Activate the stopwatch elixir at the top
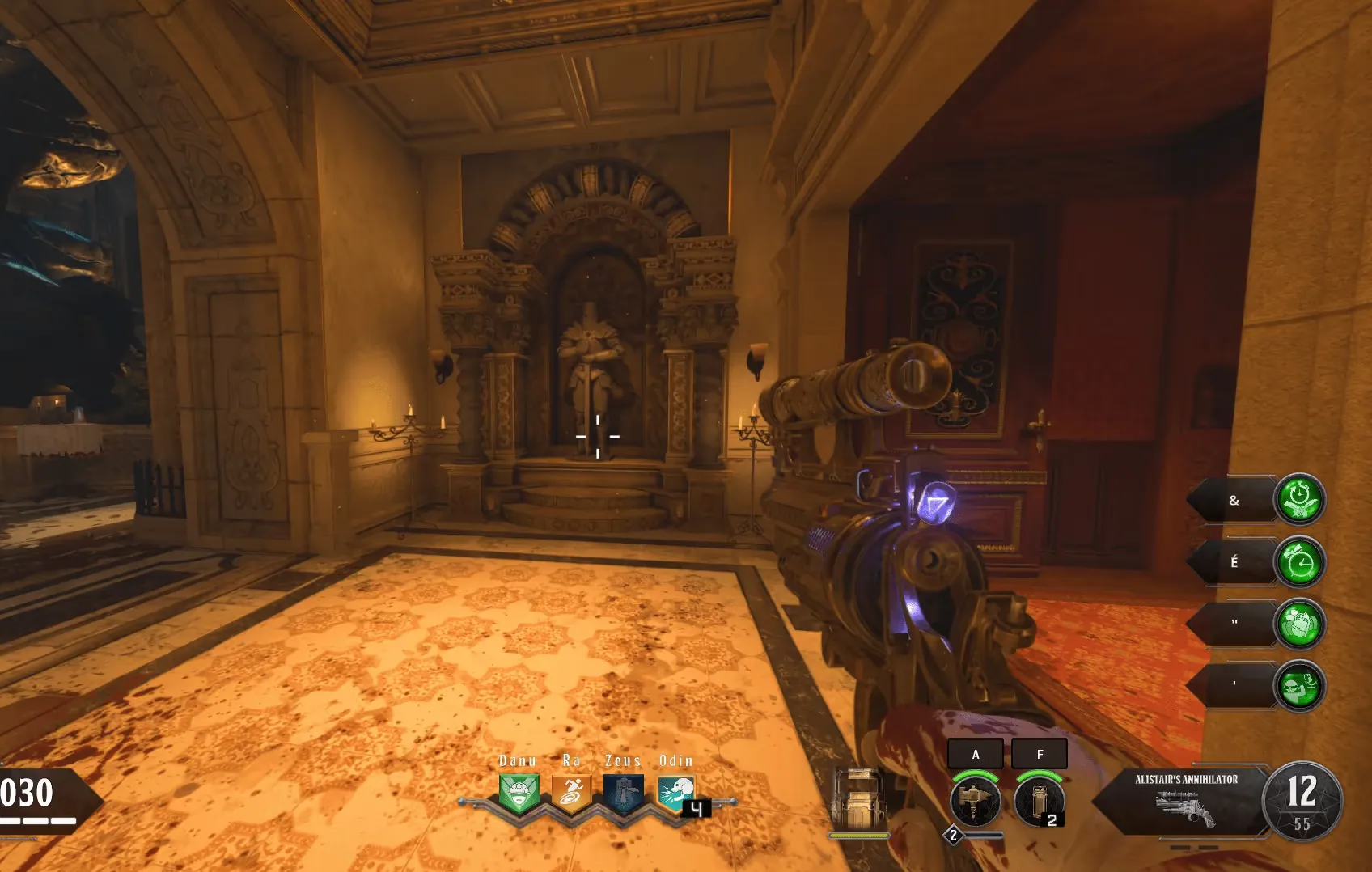The height and width of the screenshot is (872, 1372). (x=1299, y=500)
